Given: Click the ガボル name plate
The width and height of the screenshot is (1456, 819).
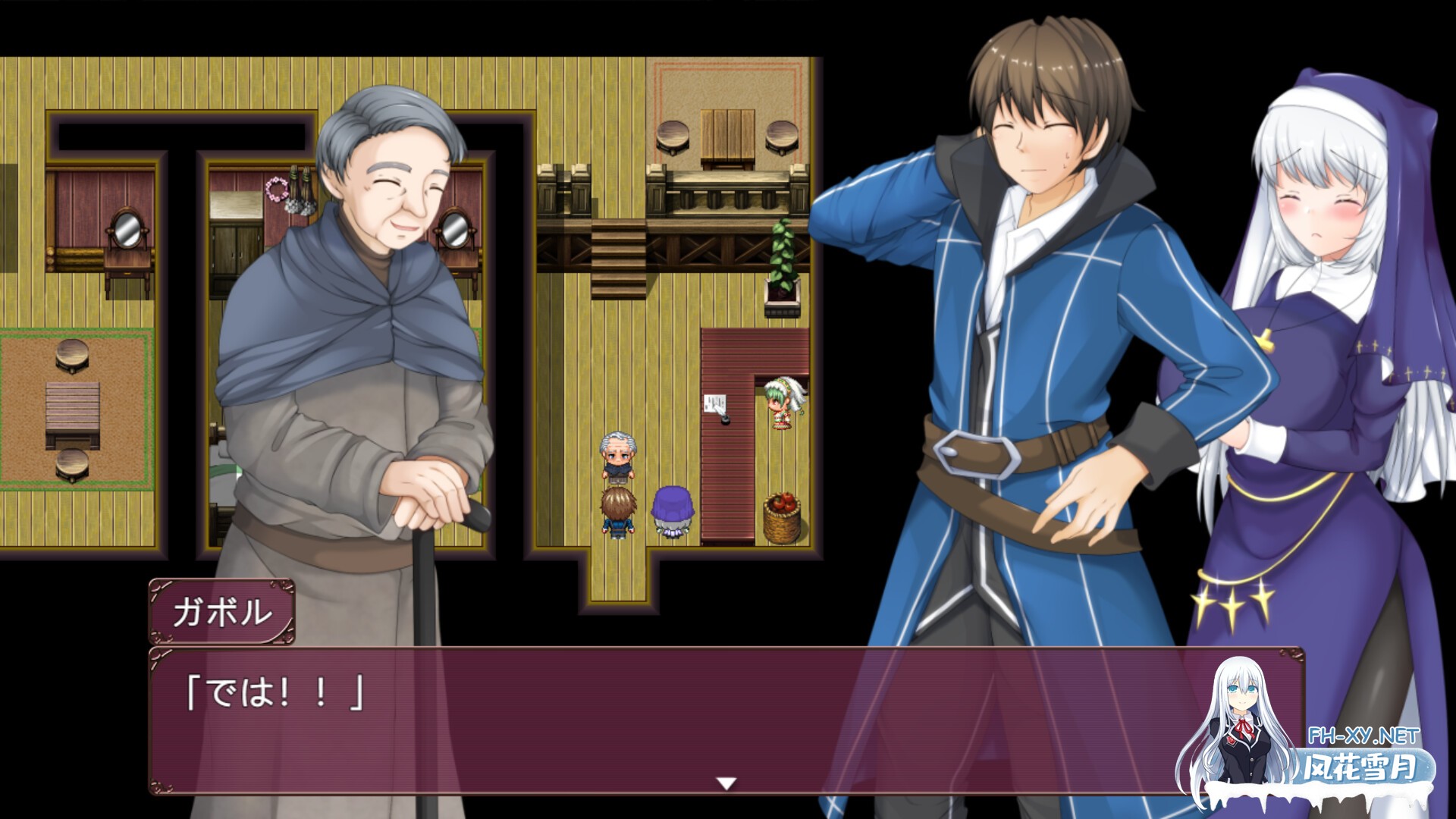Looking at the screenshot, I should tap(224, 612).
